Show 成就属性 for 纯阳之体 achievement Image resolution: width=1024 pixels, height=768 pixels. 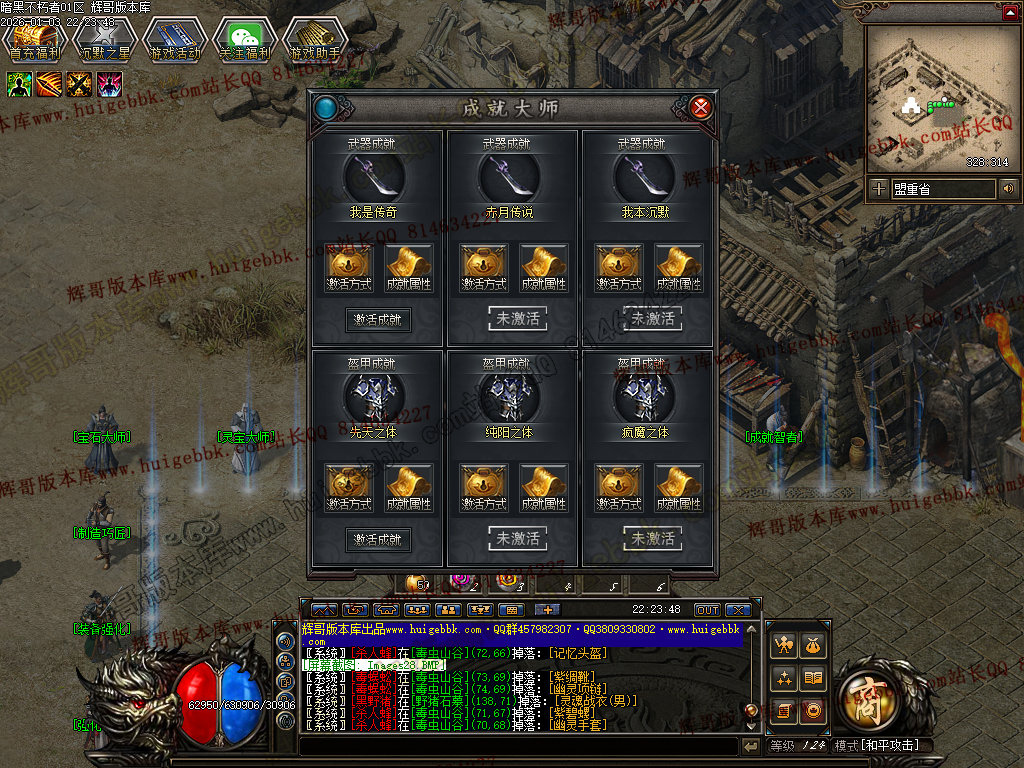coord(543,488)
